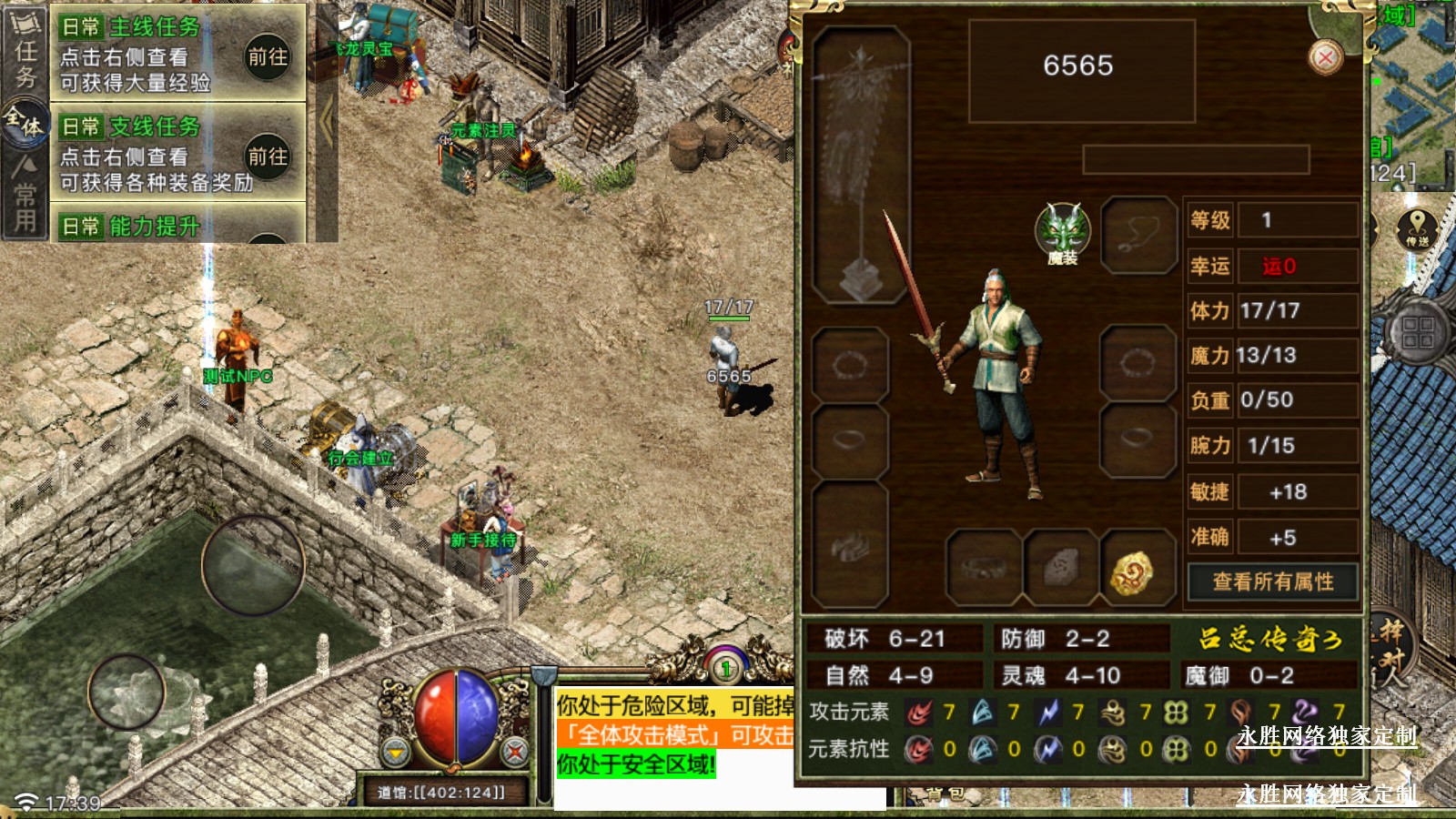1456x819 pixels.
Task: Click the yellow down-arrow button beside the orb
Action: click(396, 752)
